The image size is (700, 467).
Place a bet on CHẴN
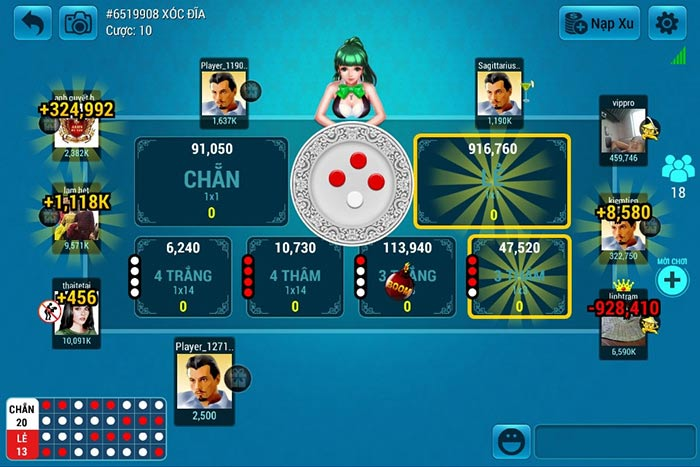[x=211, y=181]
